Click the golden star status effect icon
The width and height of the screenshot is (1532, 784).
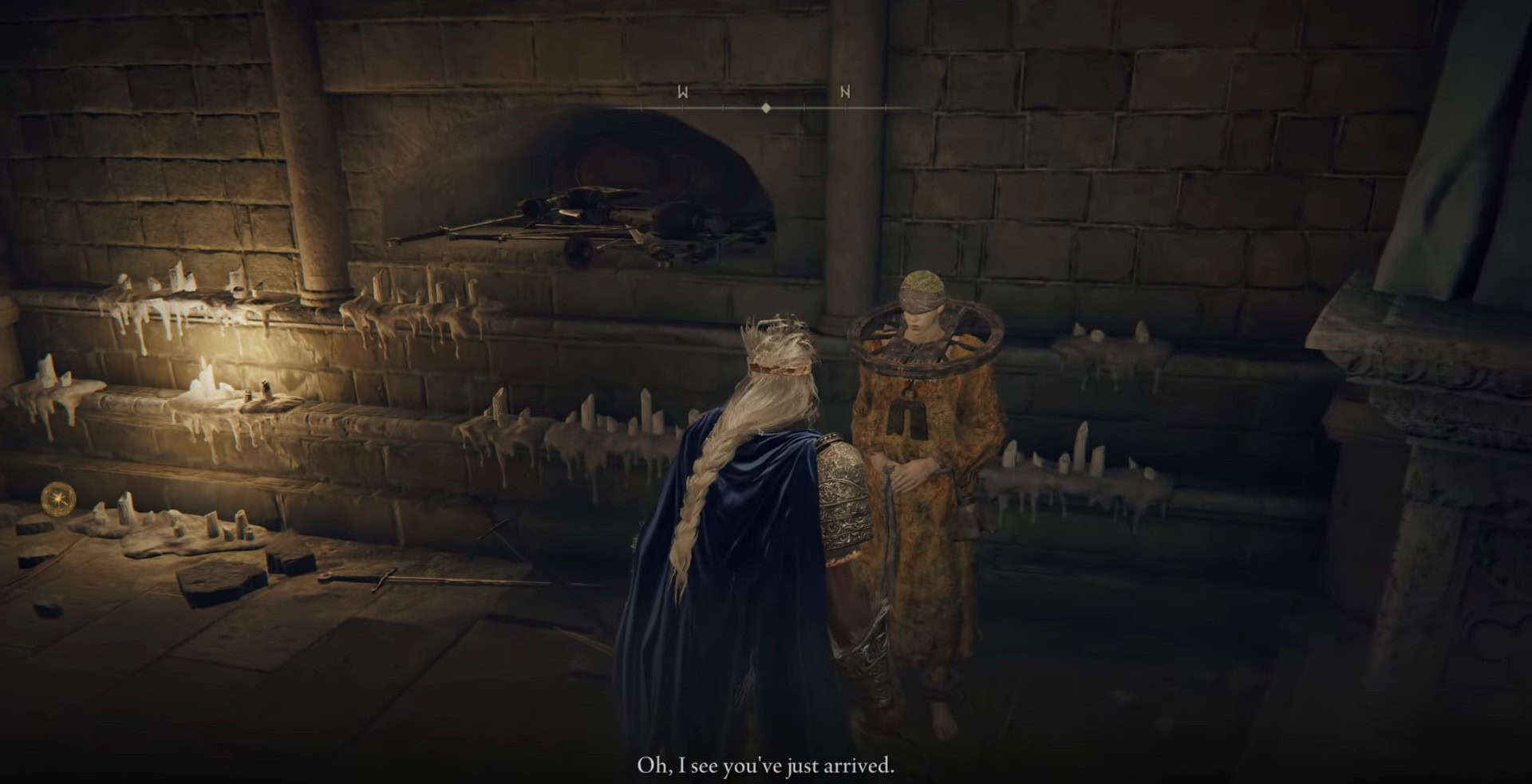(x=59, y=499)
